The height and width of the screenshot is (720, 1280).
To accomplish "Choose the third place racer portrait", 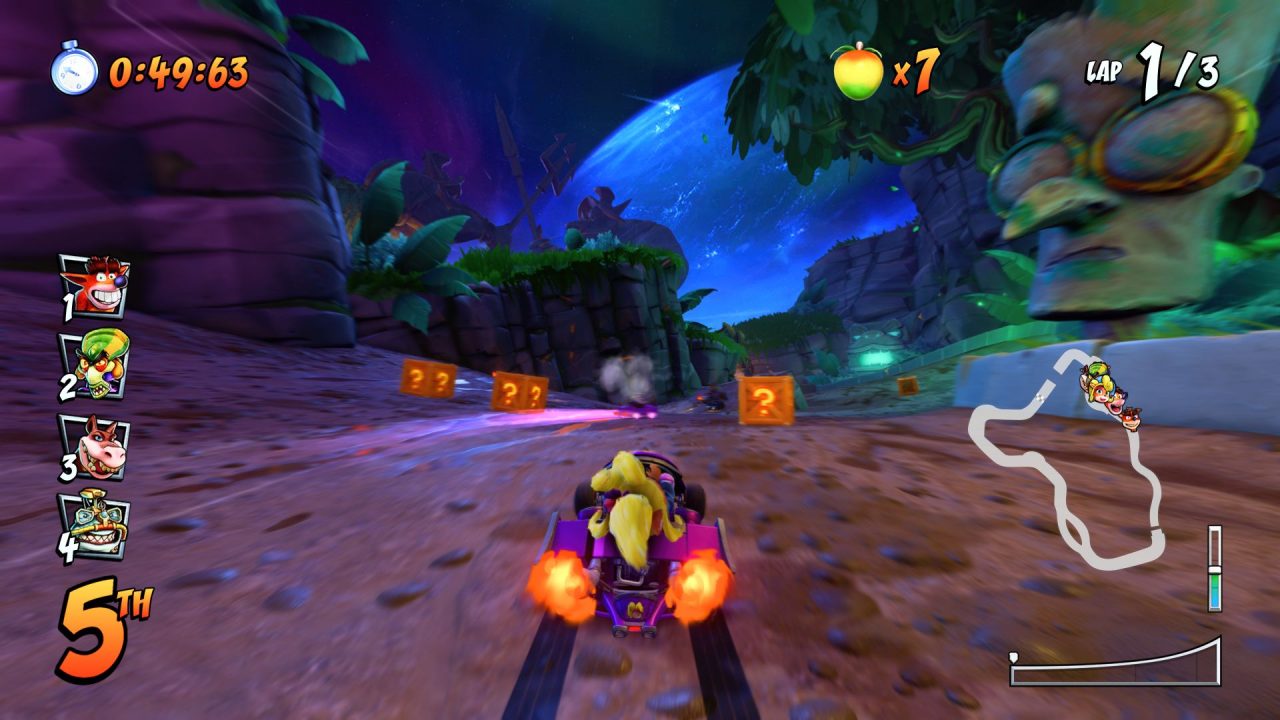I will 94,446.
